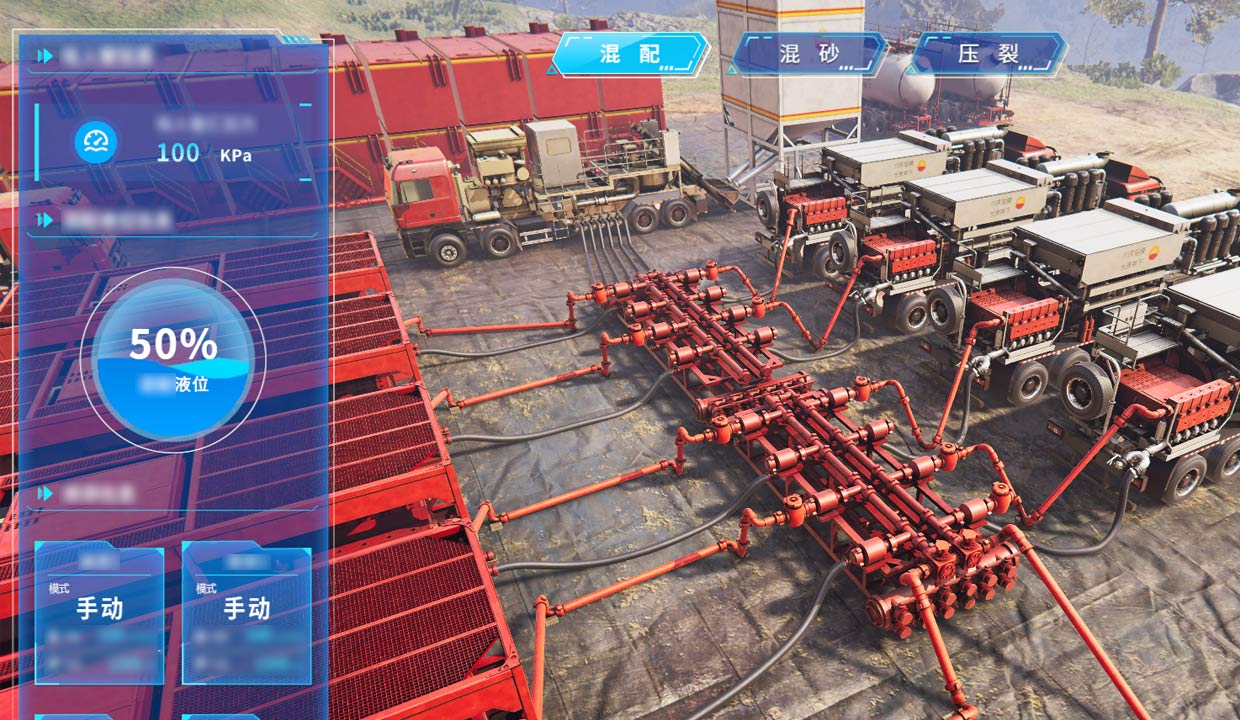This screenshot has width=1240, height=720.
Task: Open the 混砂 tab
Action: pos(809,54)
